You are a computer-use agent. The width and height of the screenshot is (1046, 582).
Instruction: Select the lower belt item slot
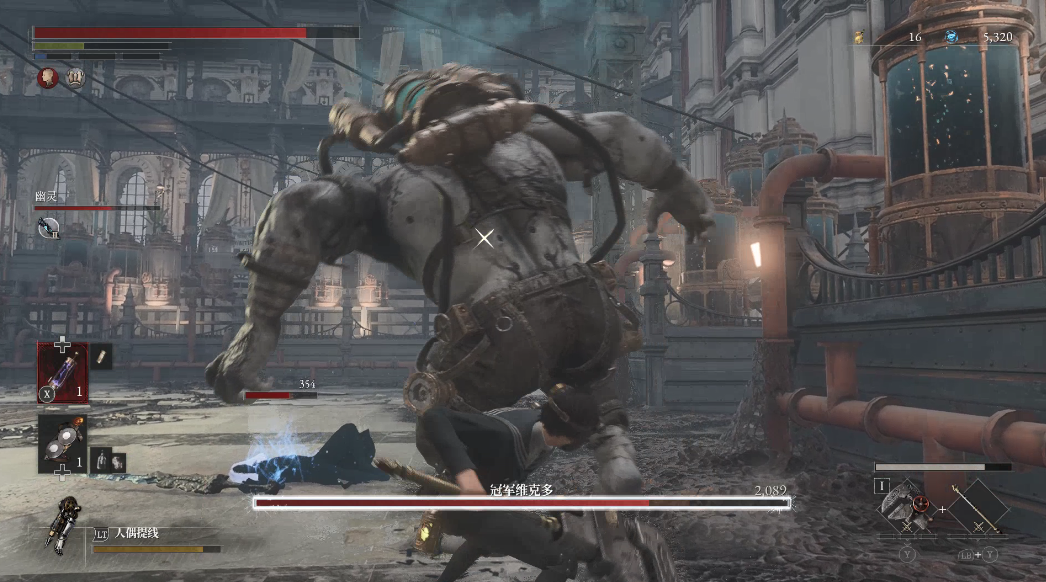62,444
